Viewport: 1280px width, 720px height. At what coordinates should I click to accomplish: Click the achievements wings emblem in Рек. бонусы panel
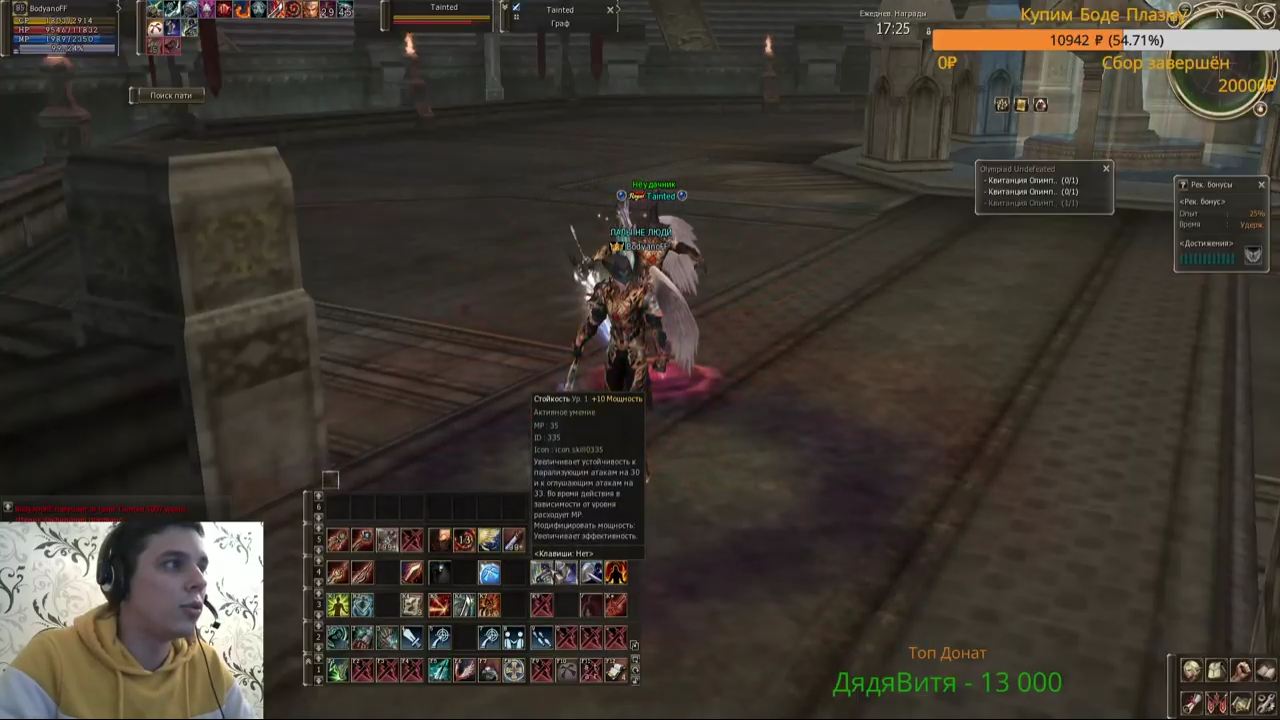(1253, 255)
